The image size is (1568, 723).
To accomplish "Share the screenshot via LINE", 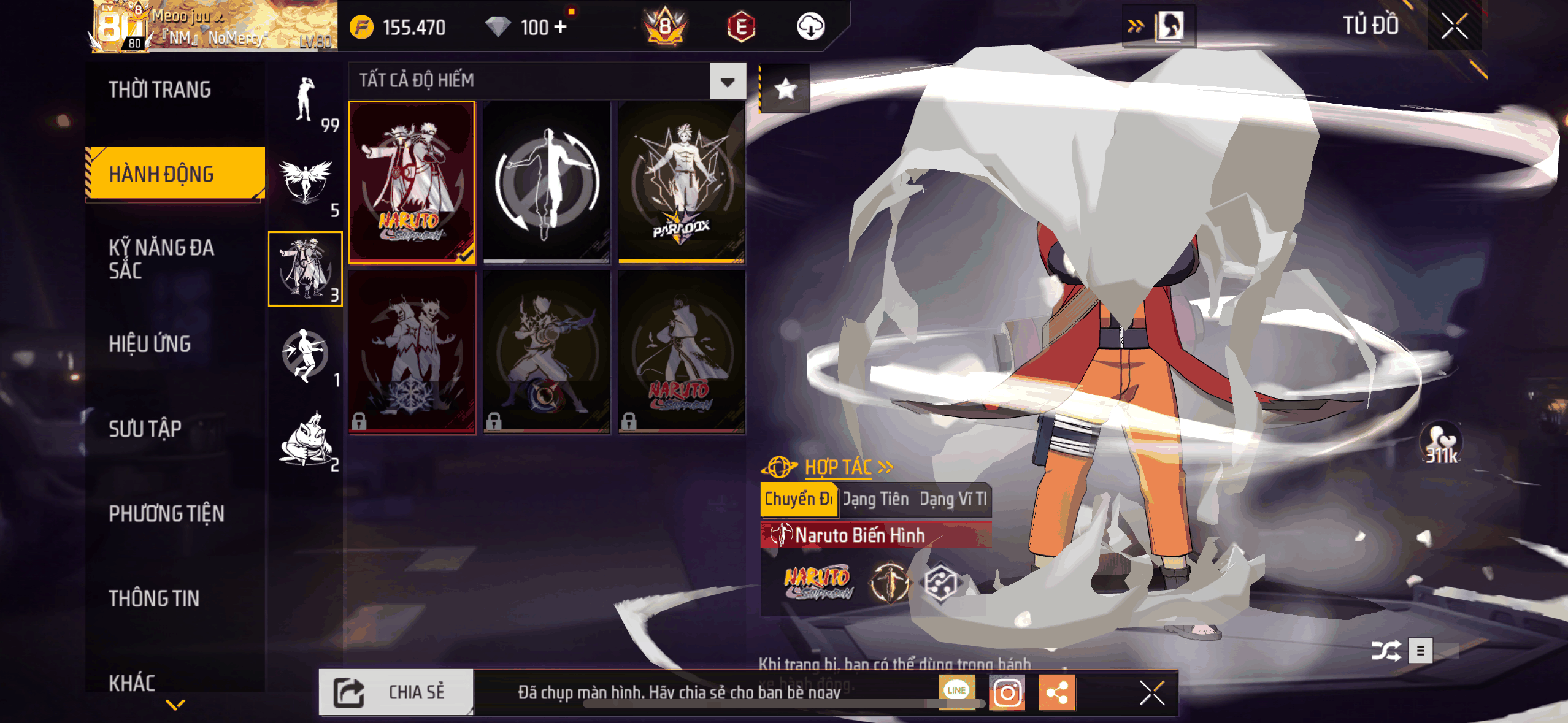I will tap(956, 691).
